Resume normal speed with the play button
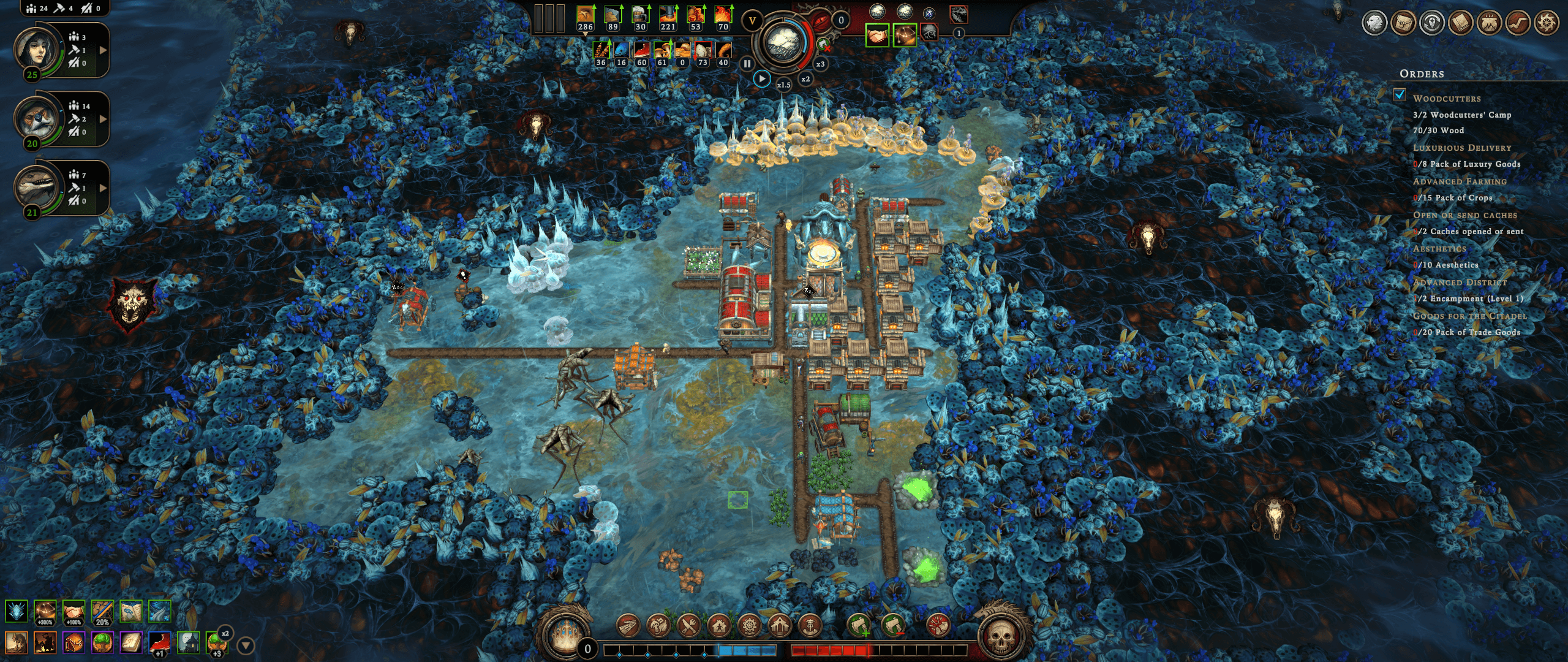This screenshot has height=662, width=1568. (762, 78)
